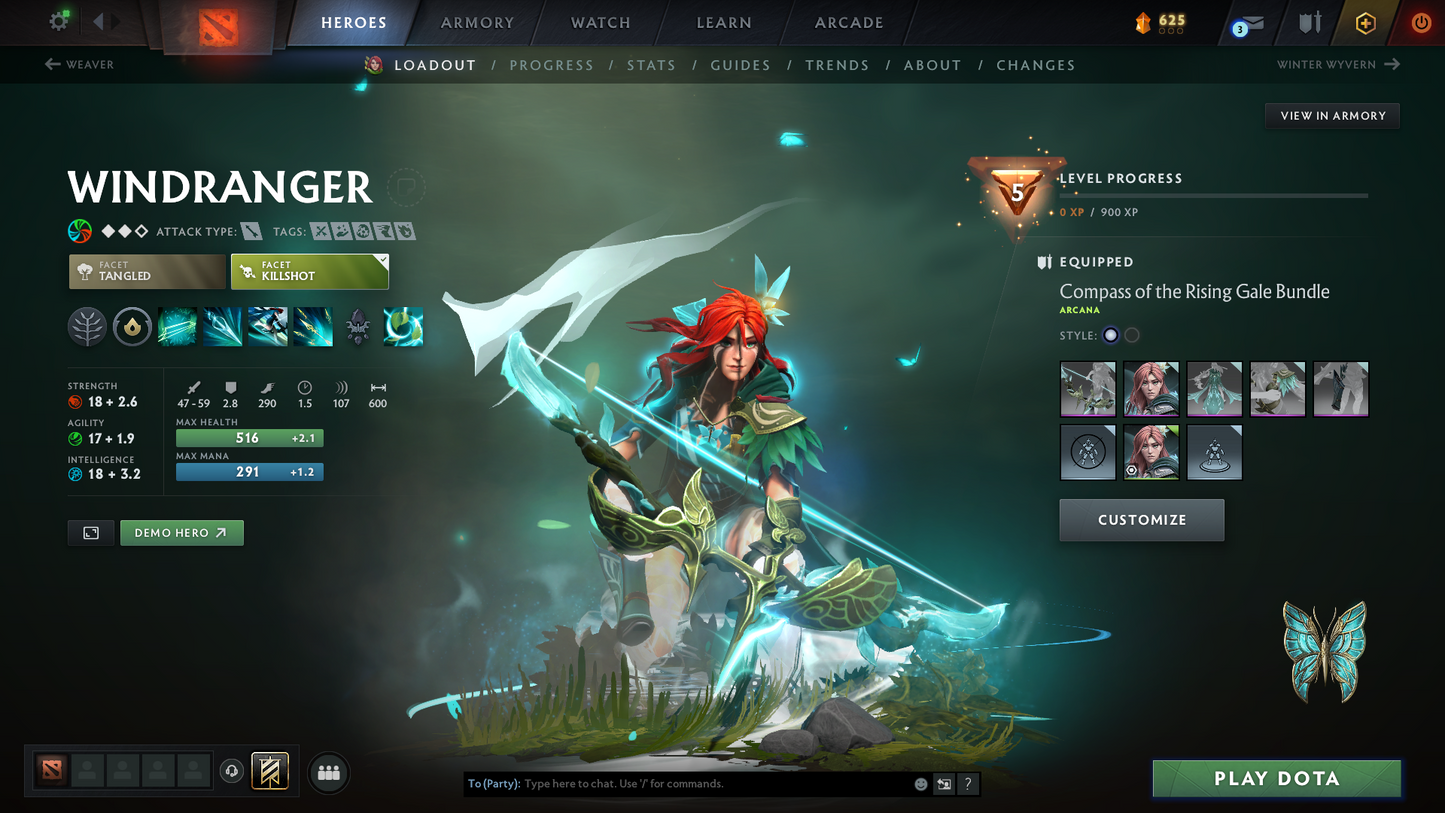This screenshot has width=1445, height=813.
Task: Open the Arcade tab
Action: pos(849,23)
